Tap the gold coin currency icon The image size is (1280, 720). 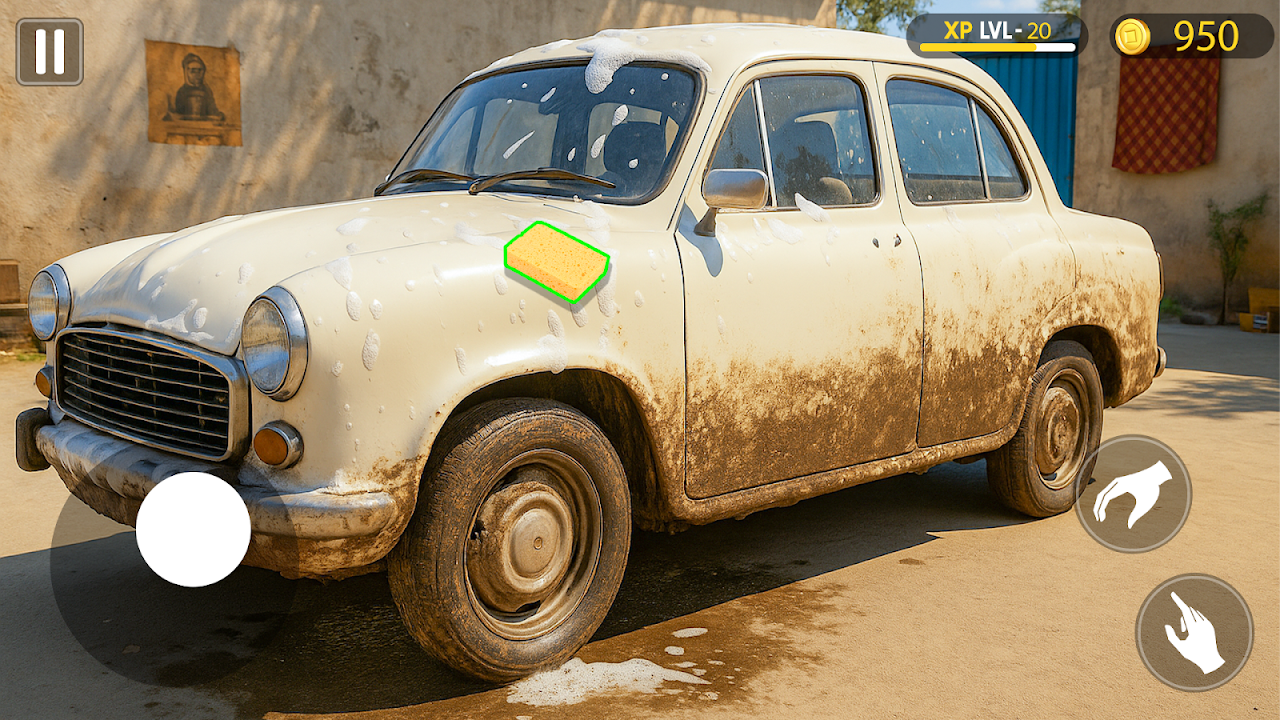pyautogui.click(x=1132, y=36)
